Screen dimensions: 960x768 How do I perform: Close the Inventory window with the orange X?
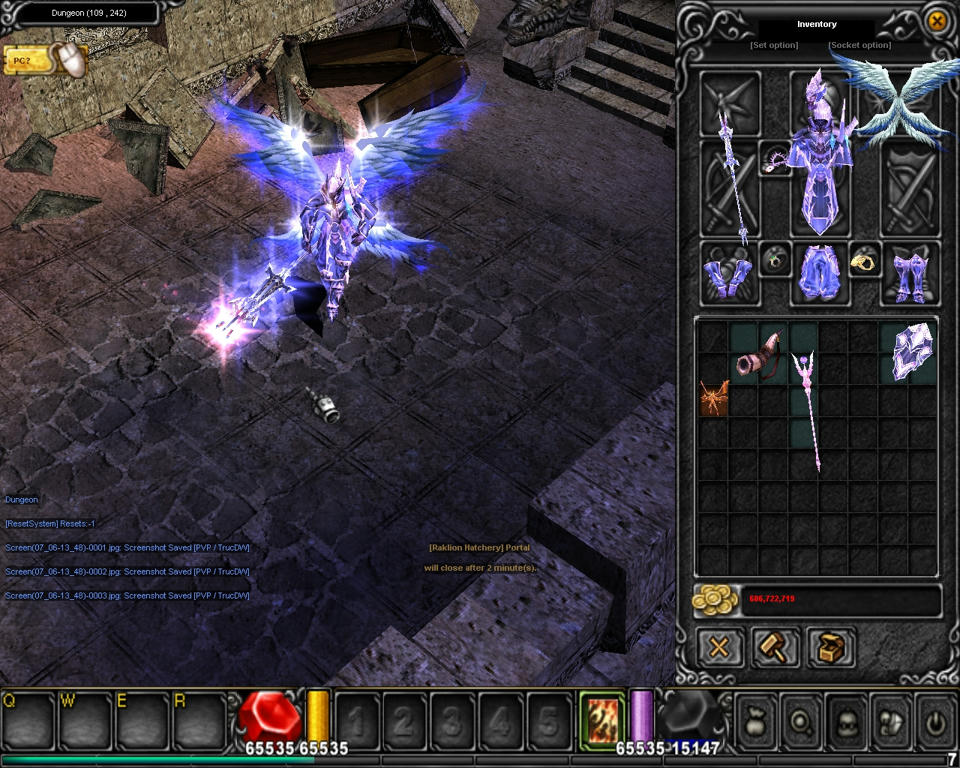(x=936, y=21)
